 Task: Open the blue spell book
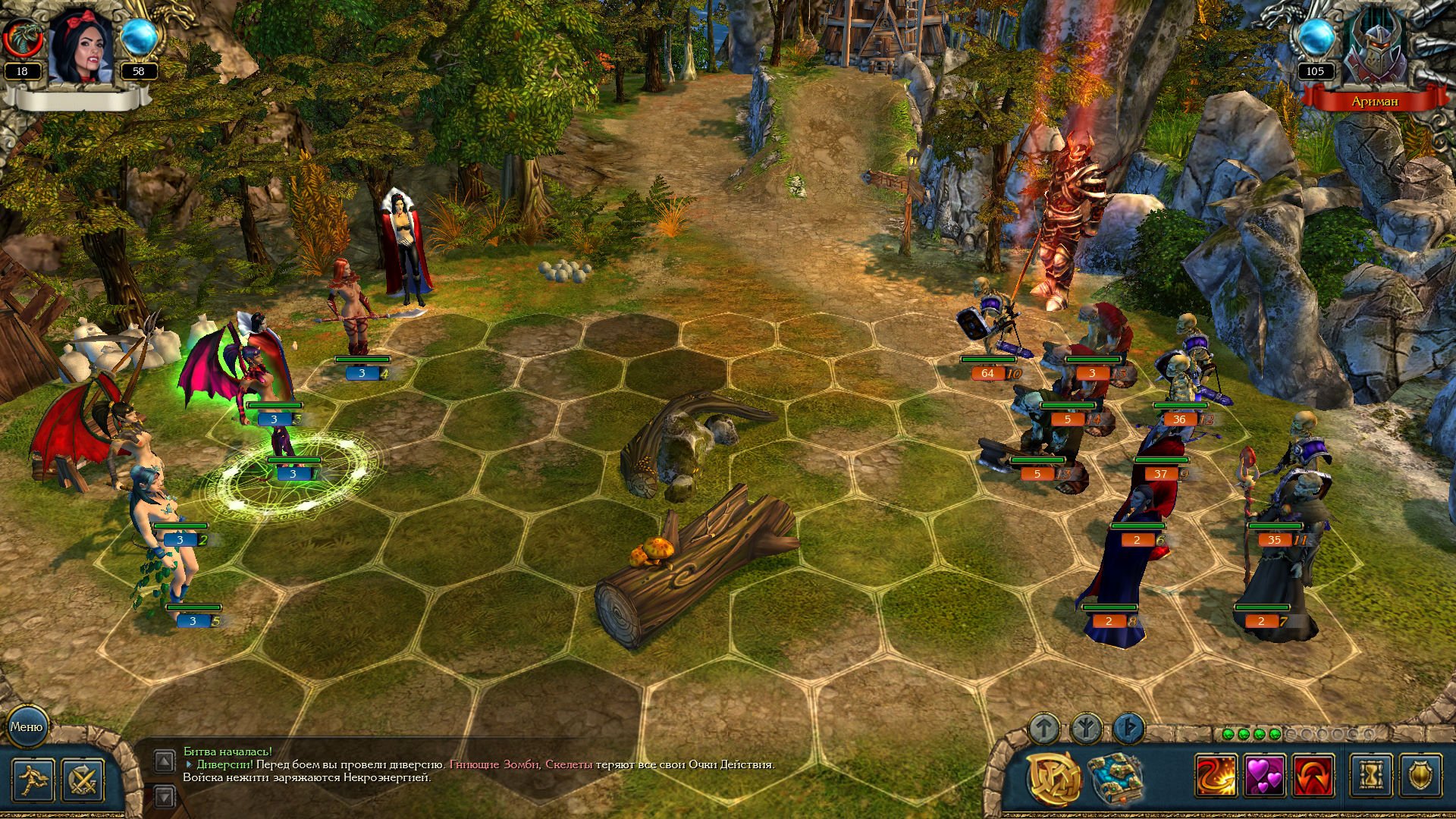(x=1116, y=777)
